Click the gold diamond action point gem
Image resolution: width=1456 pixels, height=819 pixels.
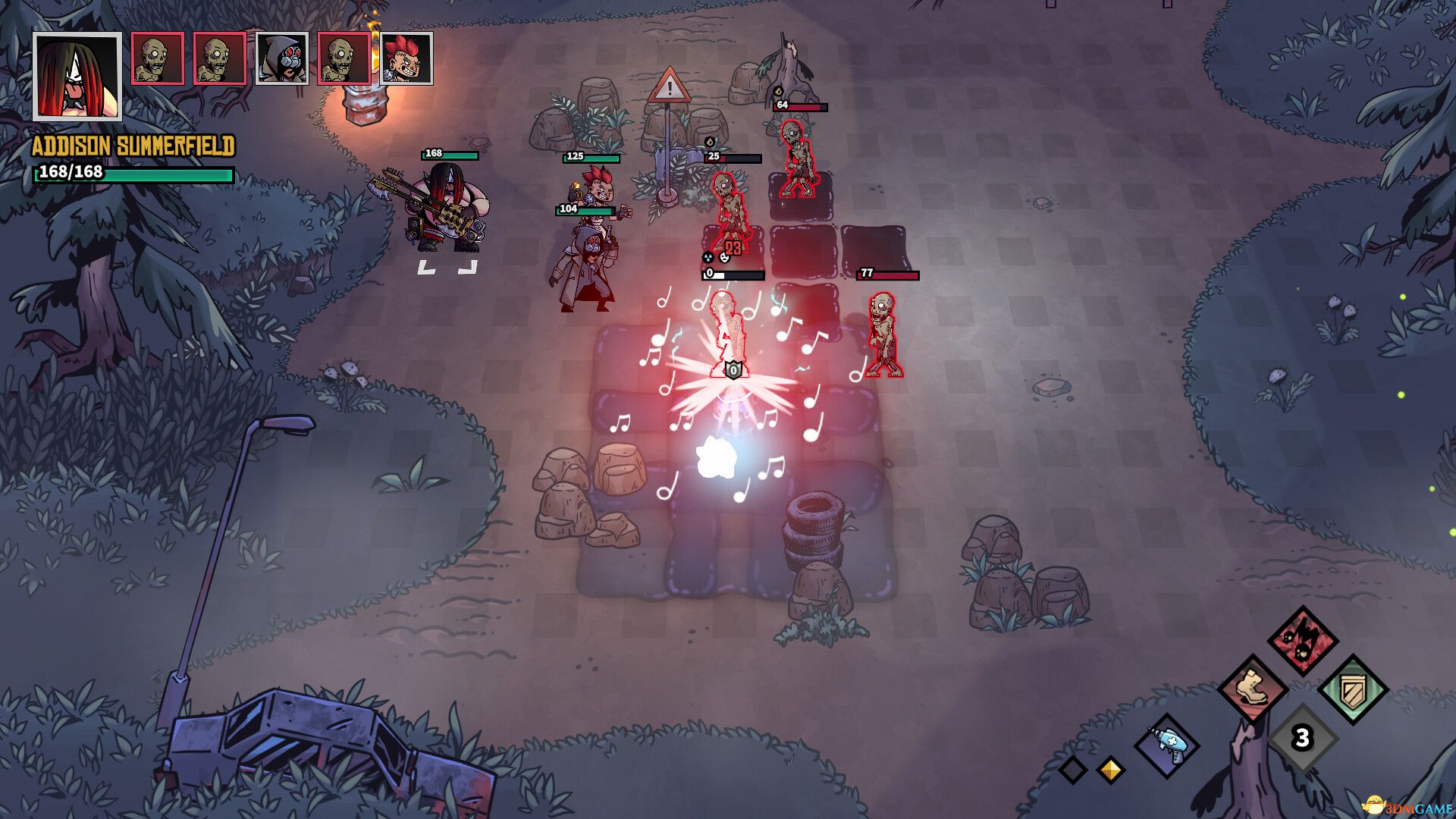1110,770
